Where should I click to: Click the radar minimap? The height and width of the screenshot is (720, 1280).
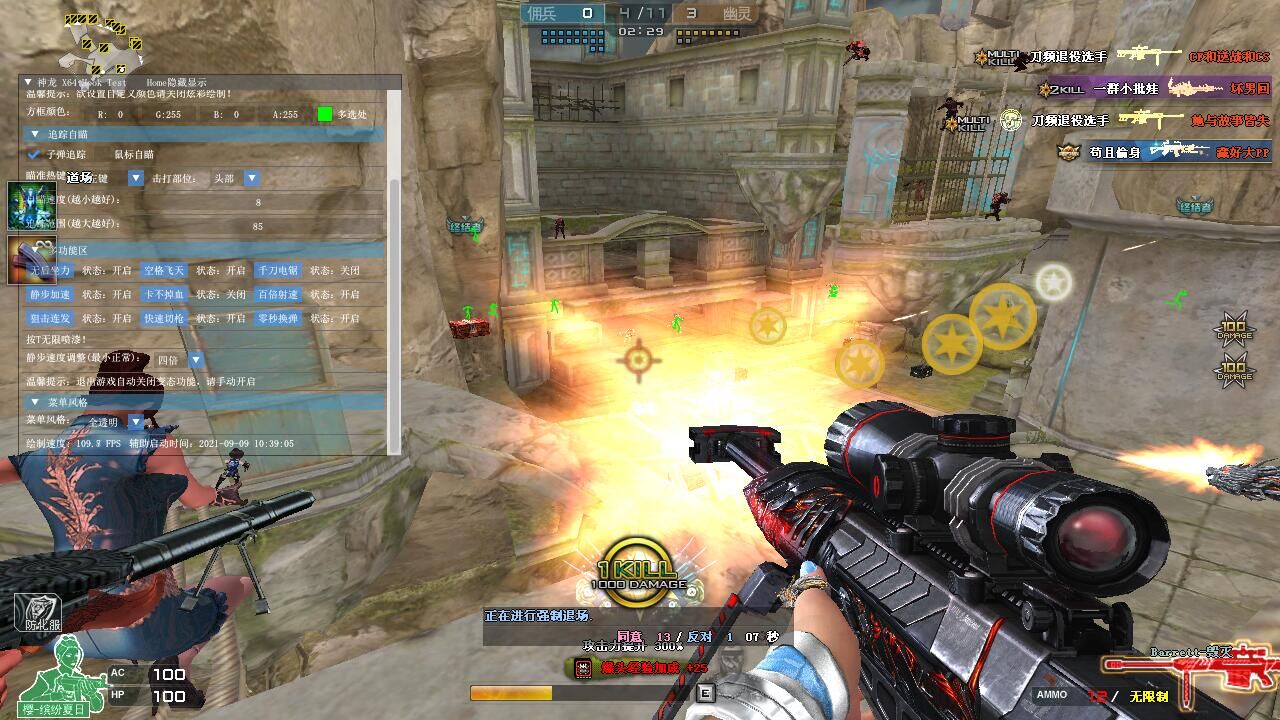(x=104, y=40)
